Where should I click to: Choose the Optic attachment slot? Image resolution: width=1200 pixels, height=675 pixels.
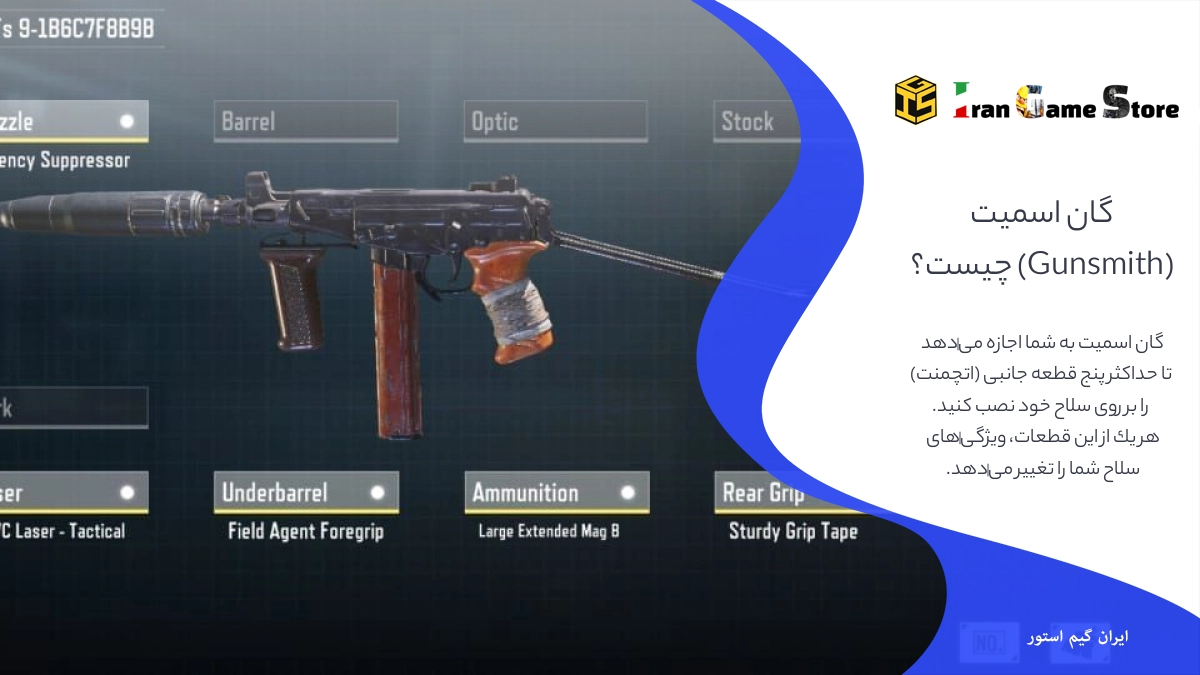point(555,121)
